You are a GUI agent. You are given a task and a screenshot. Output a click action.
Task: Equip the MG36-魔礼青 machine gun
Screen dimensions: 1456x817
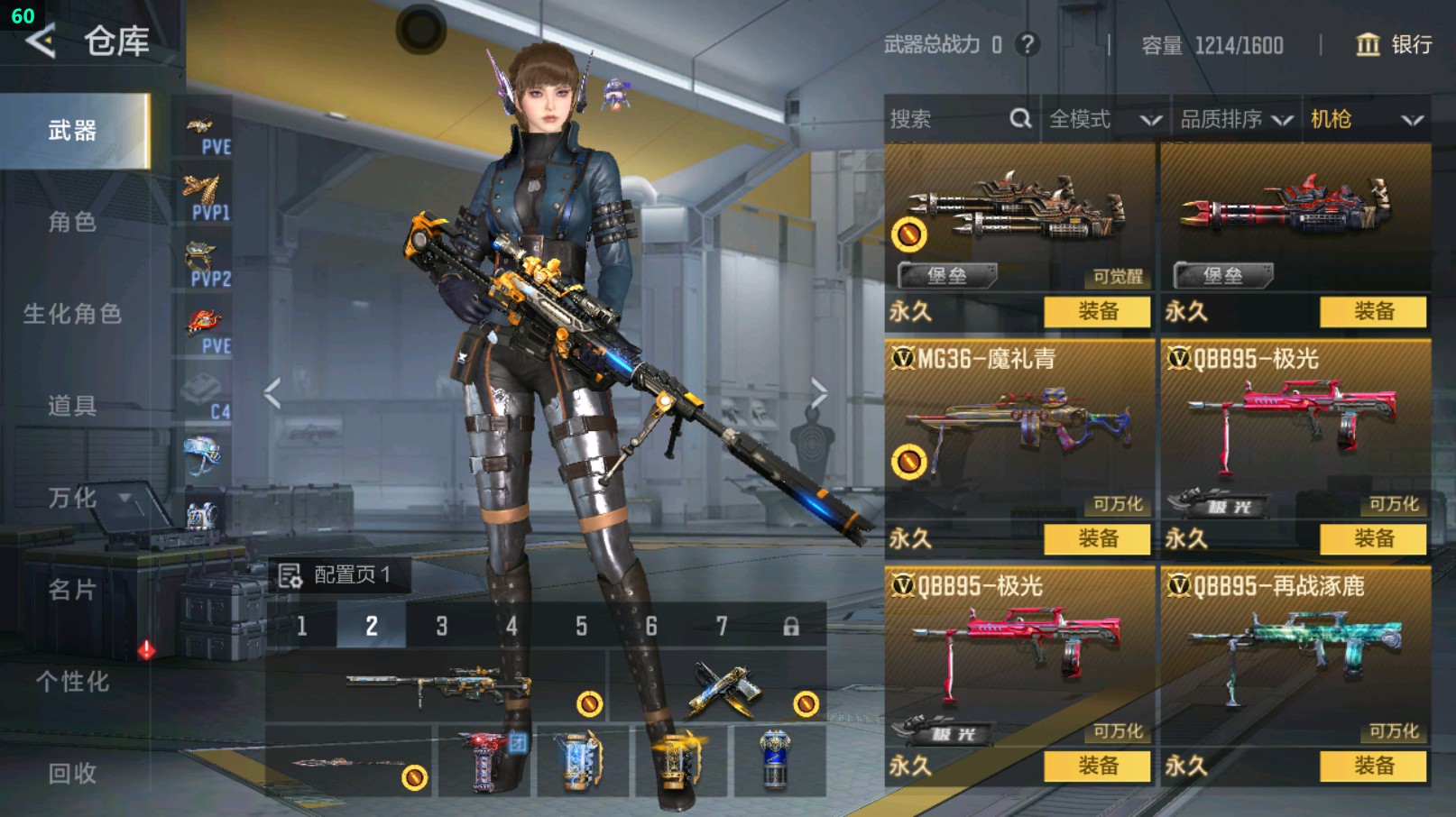coord(1097,539)
